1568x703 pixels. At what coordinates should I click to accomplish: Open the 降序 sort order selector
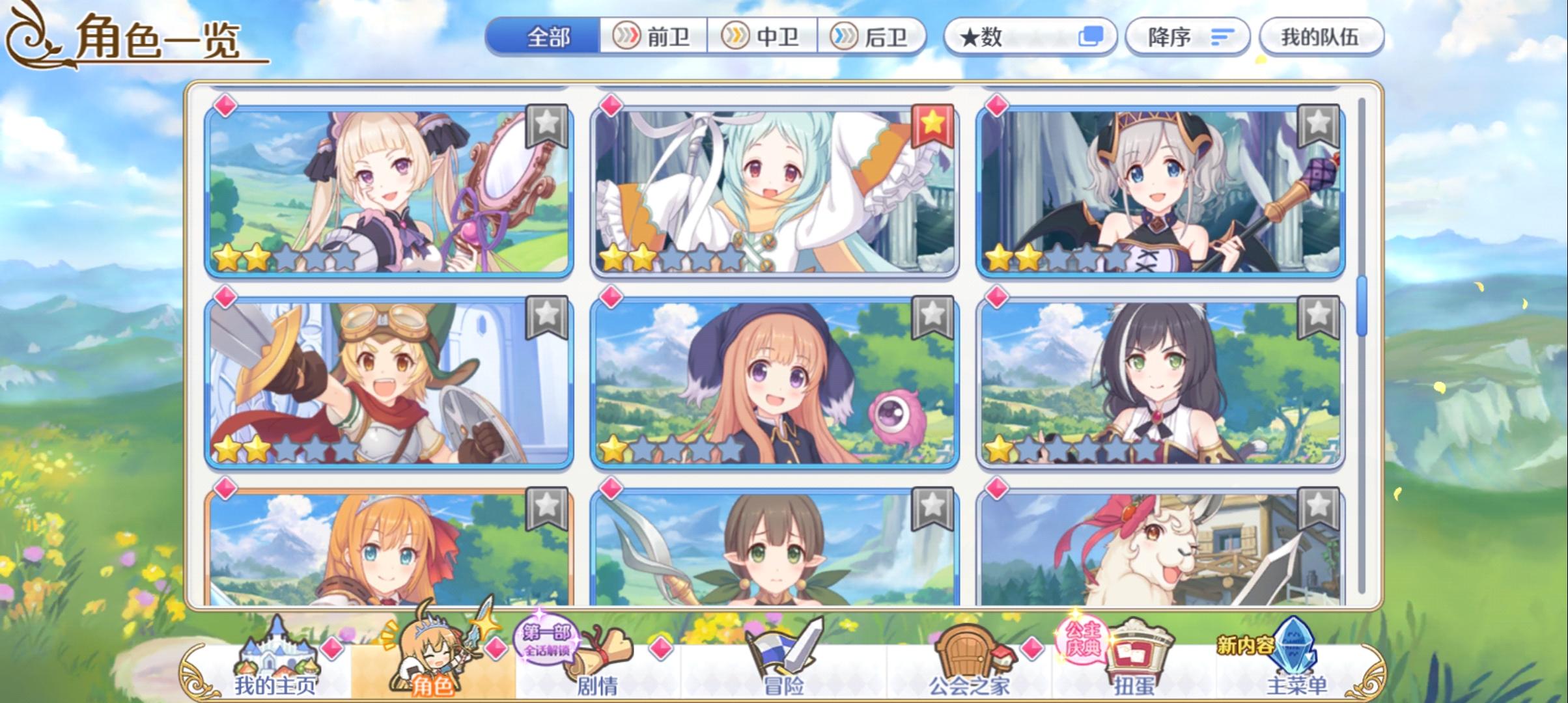tap(1185, 37)
